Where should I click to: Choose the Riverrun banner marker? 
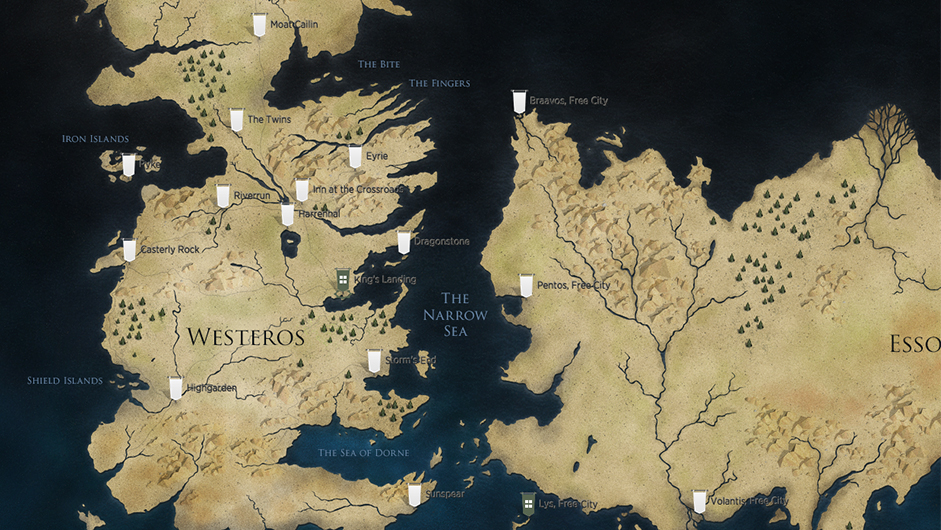(x=223, y=196)
